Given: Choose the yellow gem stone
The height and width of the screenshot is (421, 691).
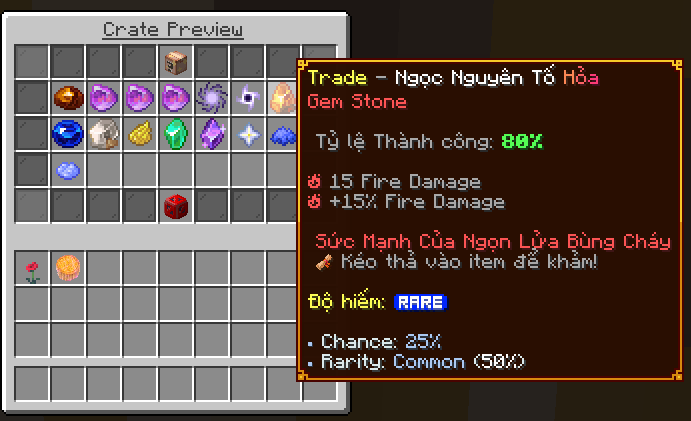Looking at the screenshot, I should click(140, 134).
